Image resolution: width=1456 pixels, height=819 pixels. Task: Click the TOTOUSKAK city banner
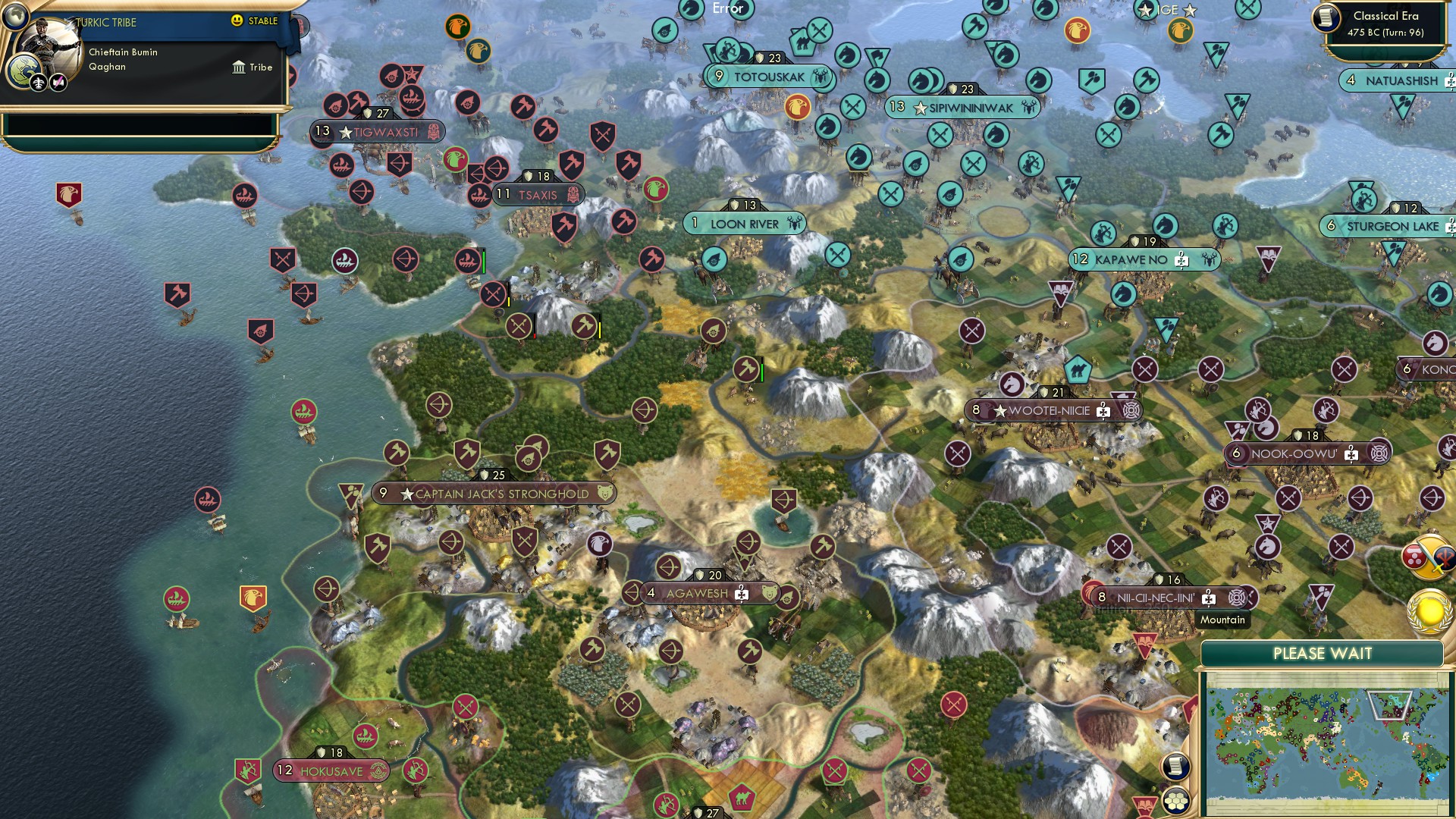768,76
